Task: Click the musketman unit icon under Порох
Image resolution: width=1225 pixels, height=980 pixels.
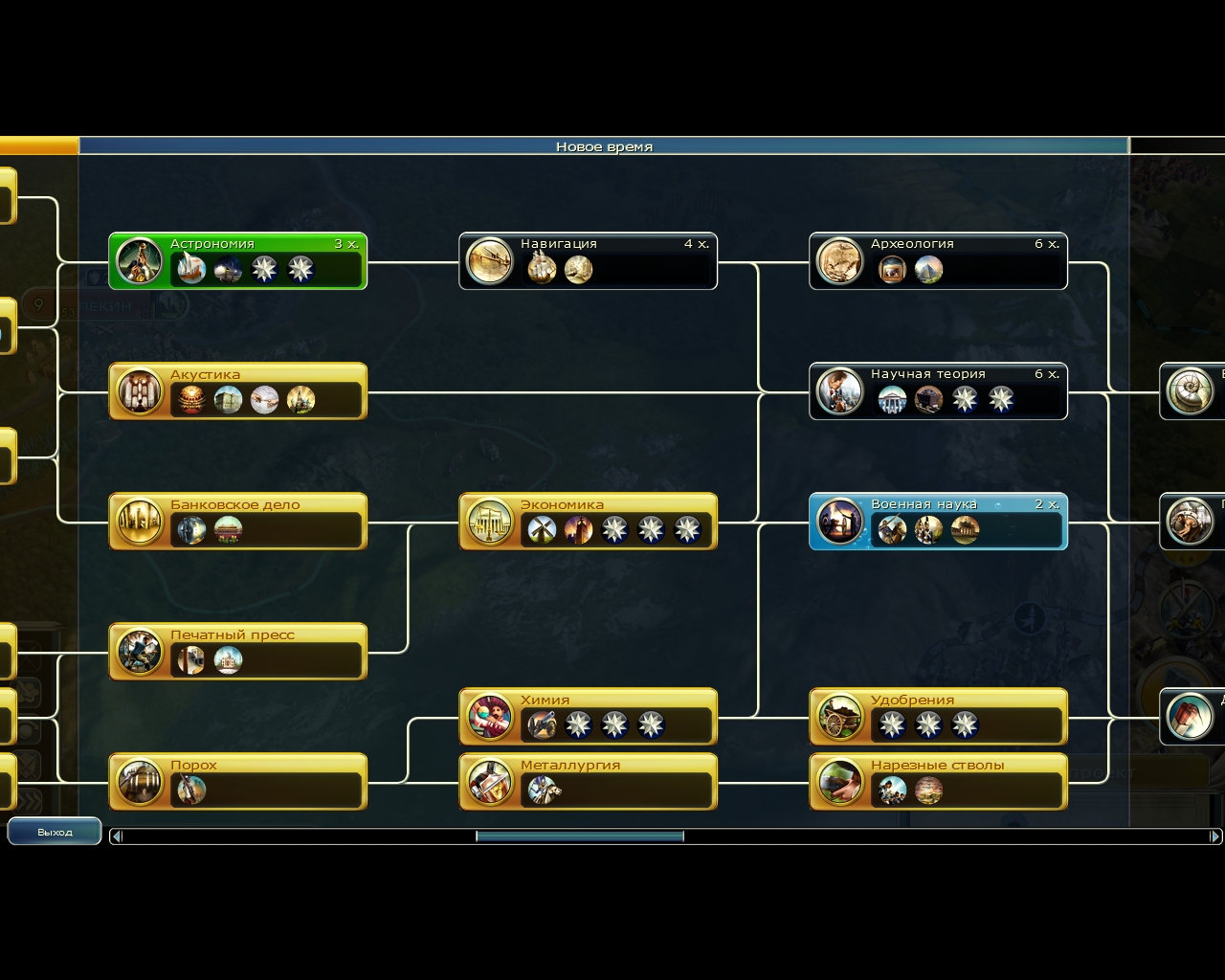Action: coord(190,790)
